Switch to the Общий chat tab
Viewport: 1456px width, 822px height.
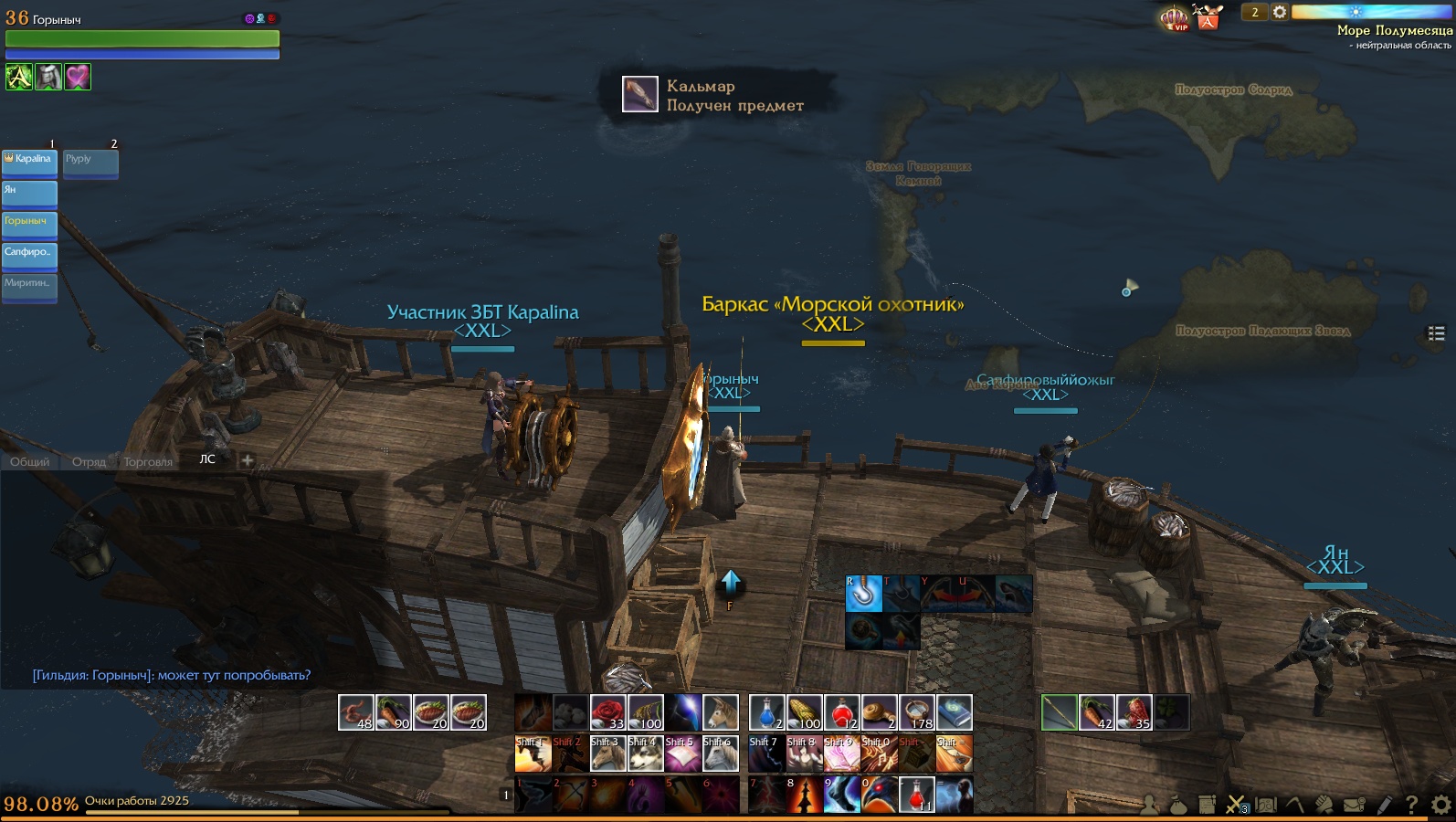(30, 462)
